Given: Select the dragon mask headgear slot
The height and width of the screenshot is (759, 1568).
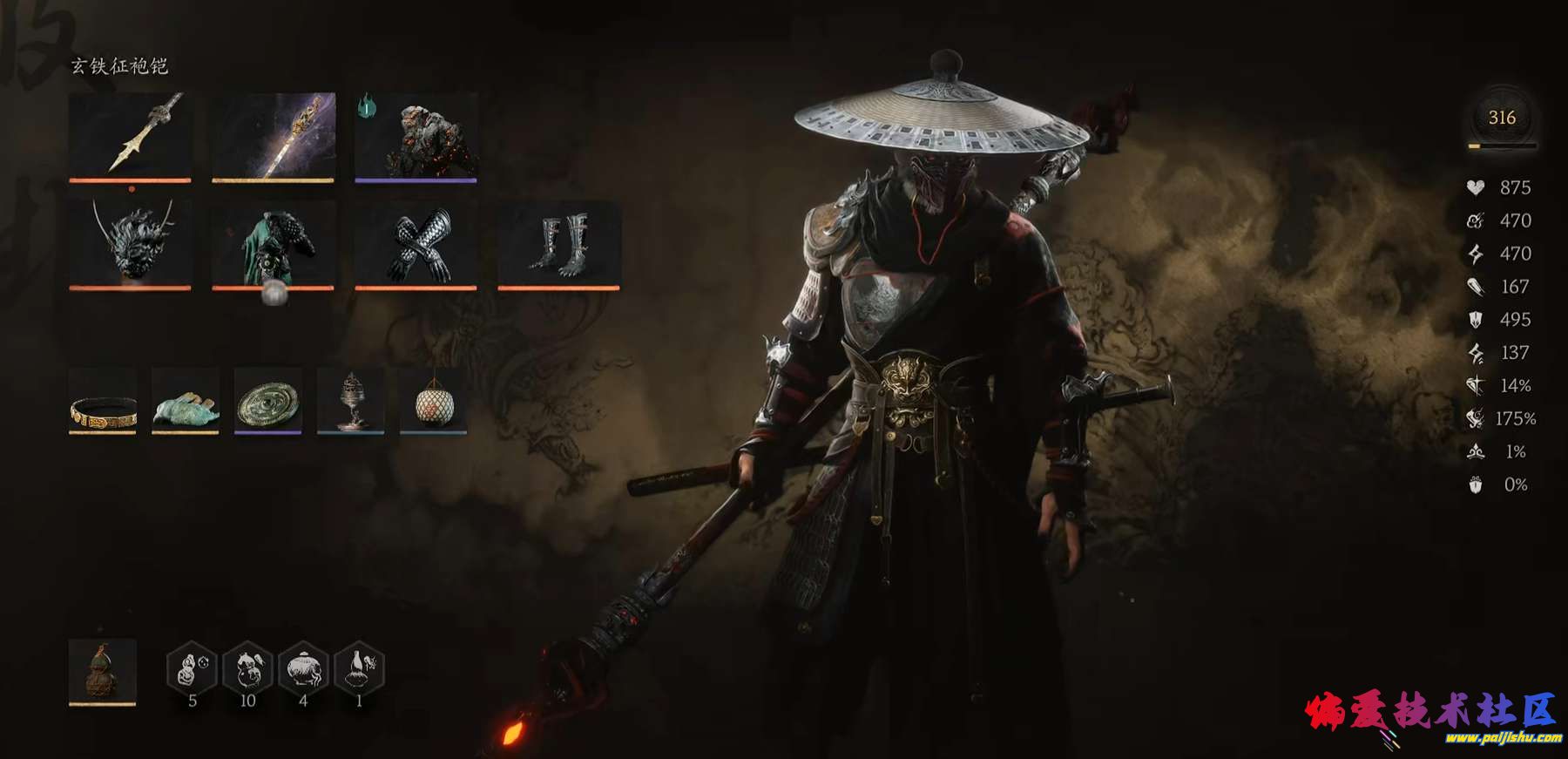Looking at the screenshot, I should pos(130,244).
